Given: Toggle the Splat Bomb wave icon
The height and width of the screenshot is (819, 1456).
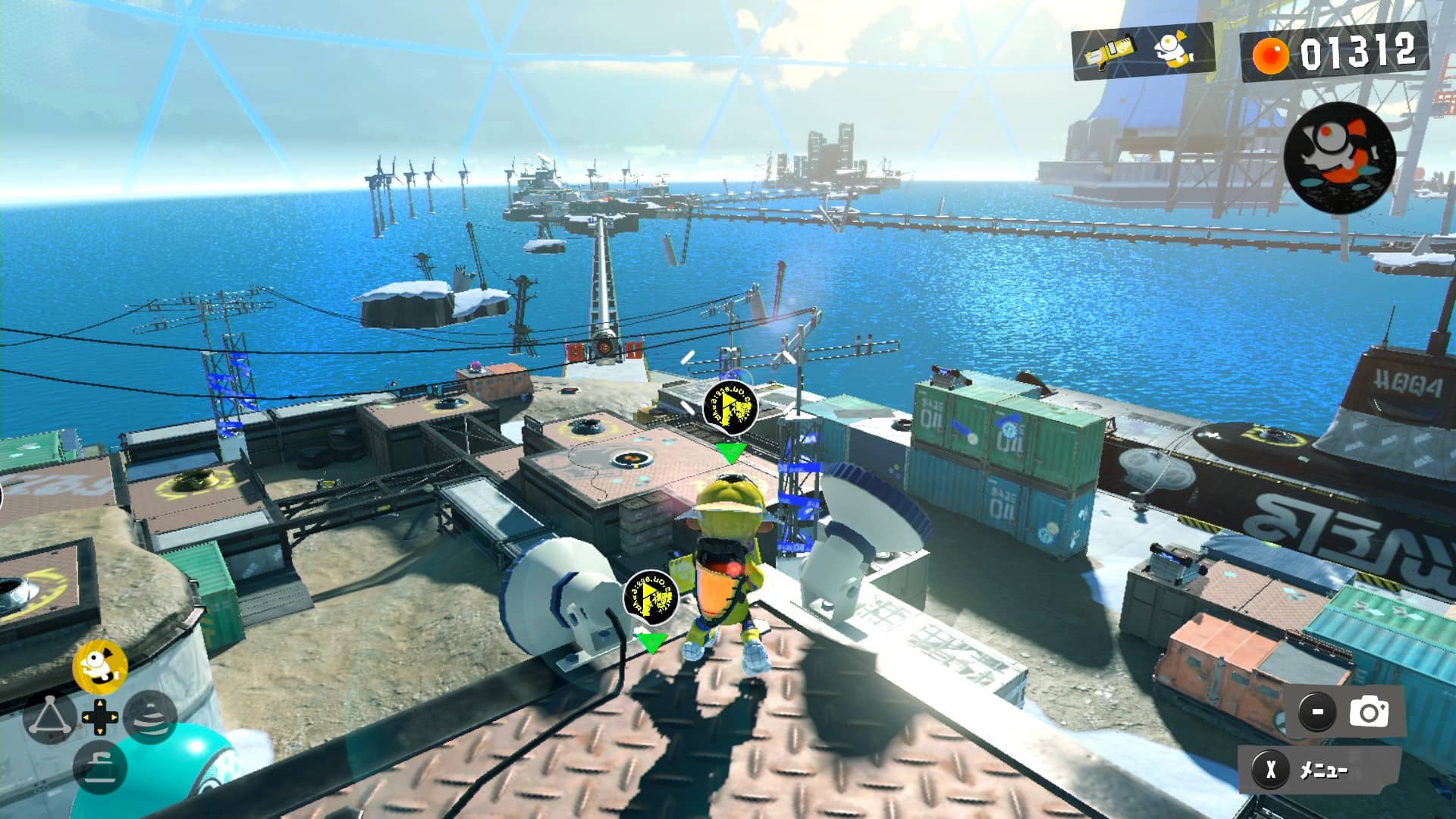Looking at the screenshot, I should point(149,717).
